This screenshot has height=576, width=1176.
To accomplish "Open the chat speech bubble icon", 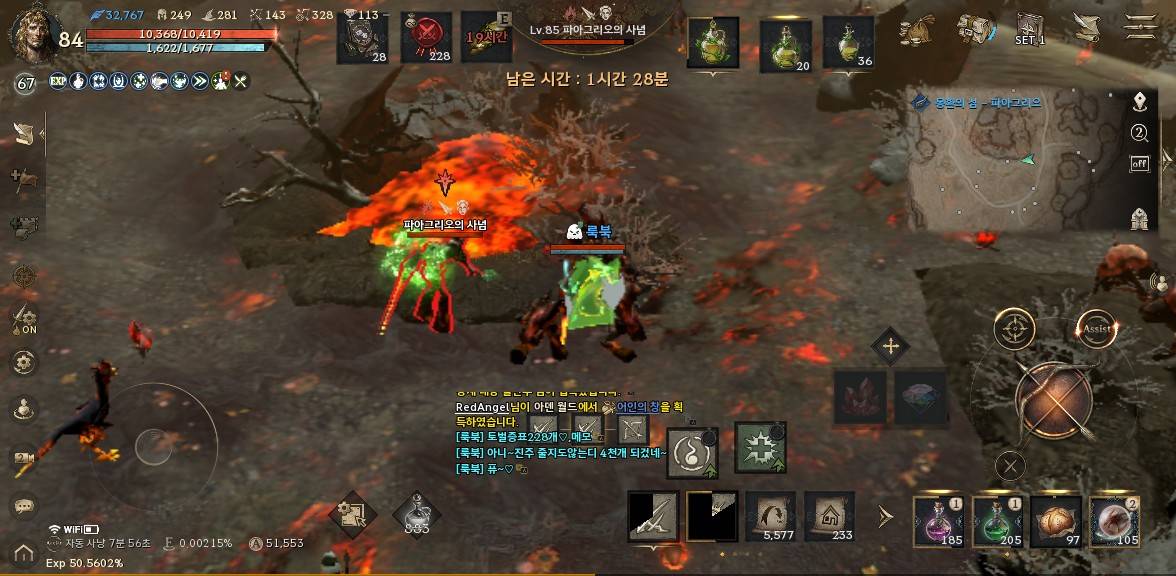I will pos(23,506).
